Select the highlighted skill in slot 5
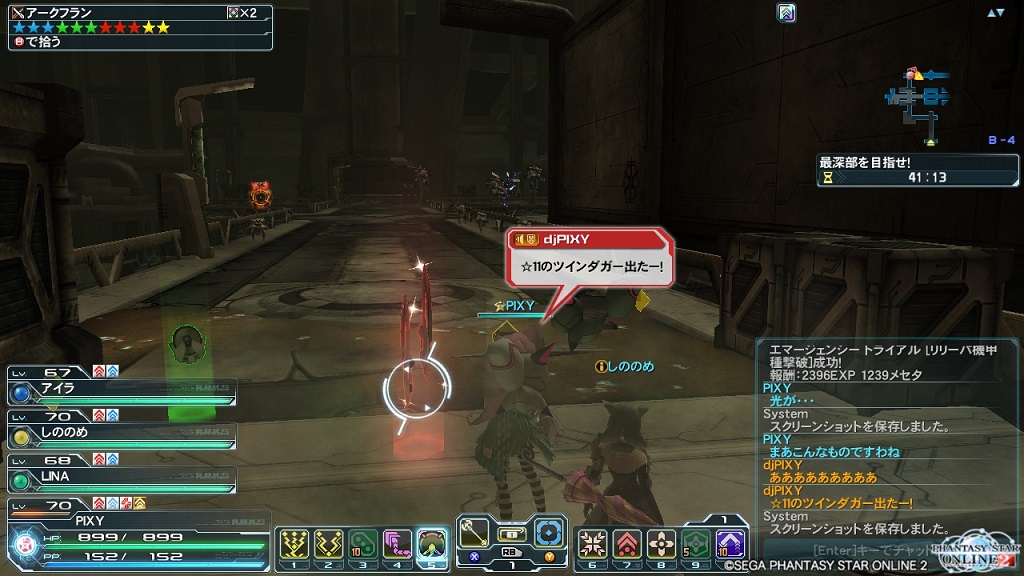The image size is (1024, 576). point(432,543)
